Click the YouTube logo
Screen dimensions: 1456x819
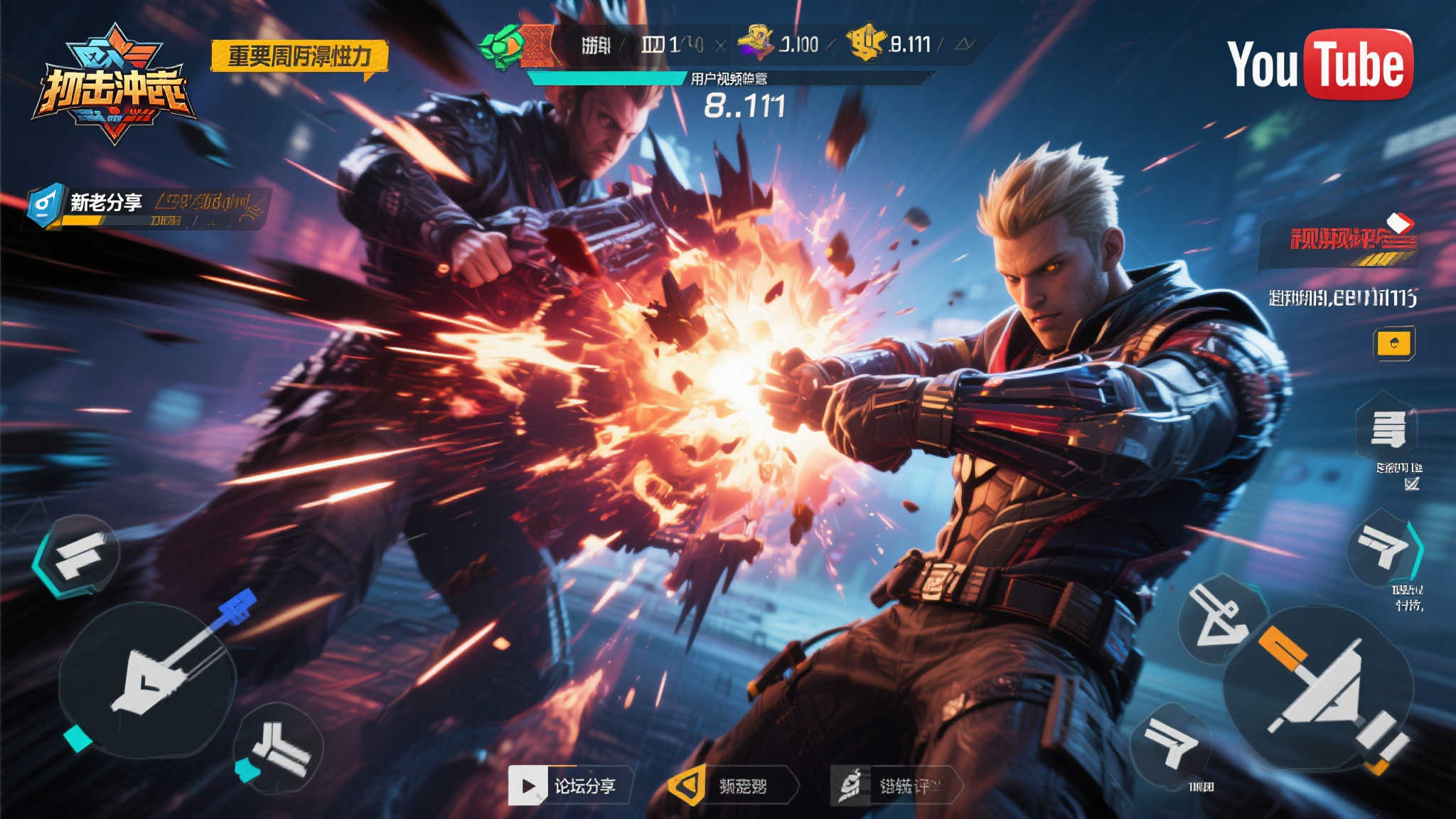pos(1319,65)
